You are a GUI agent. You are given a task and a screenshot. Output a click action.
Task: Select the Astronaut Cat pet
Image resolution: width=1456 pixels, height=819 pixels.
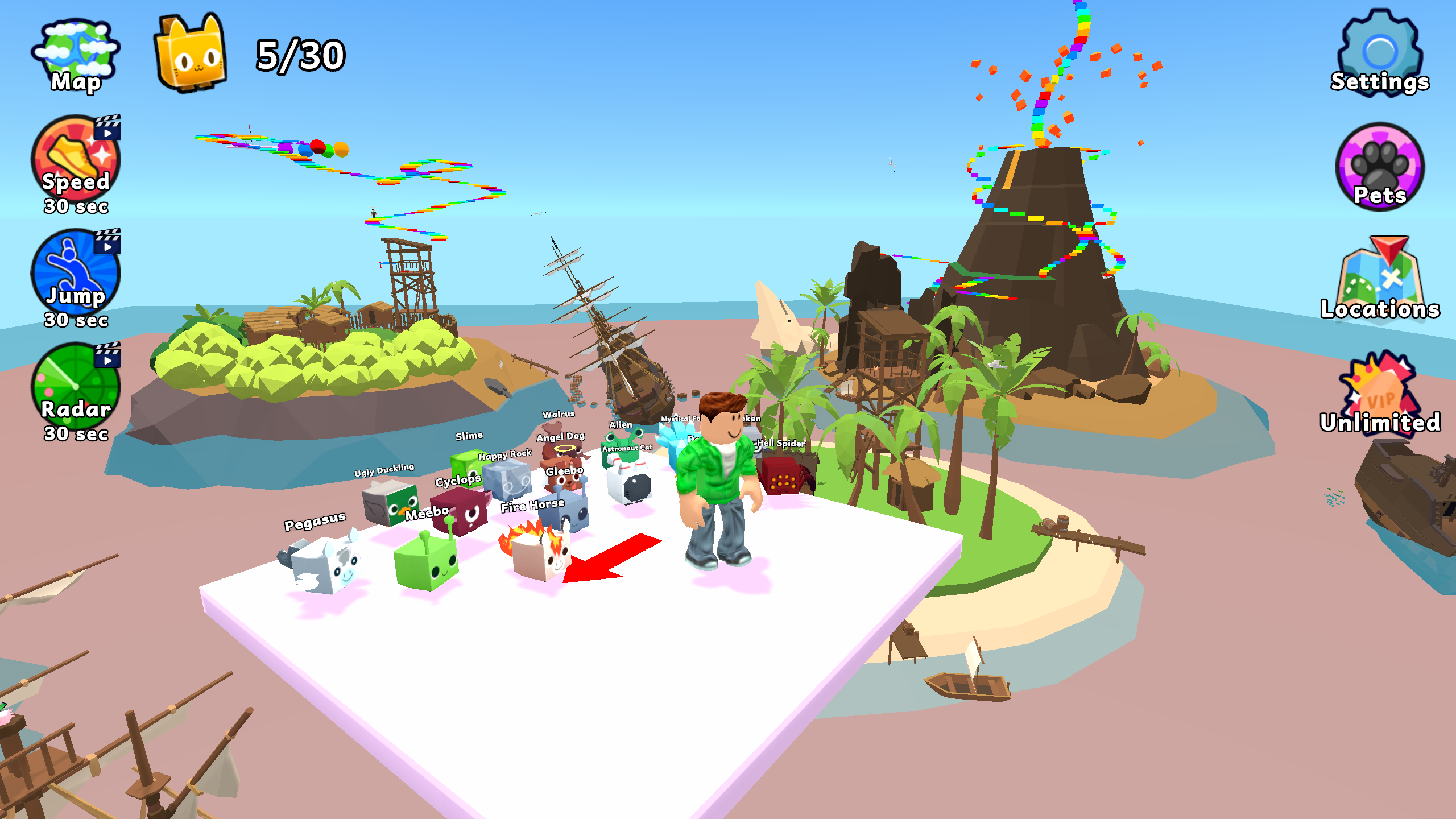tap(628, 483)
